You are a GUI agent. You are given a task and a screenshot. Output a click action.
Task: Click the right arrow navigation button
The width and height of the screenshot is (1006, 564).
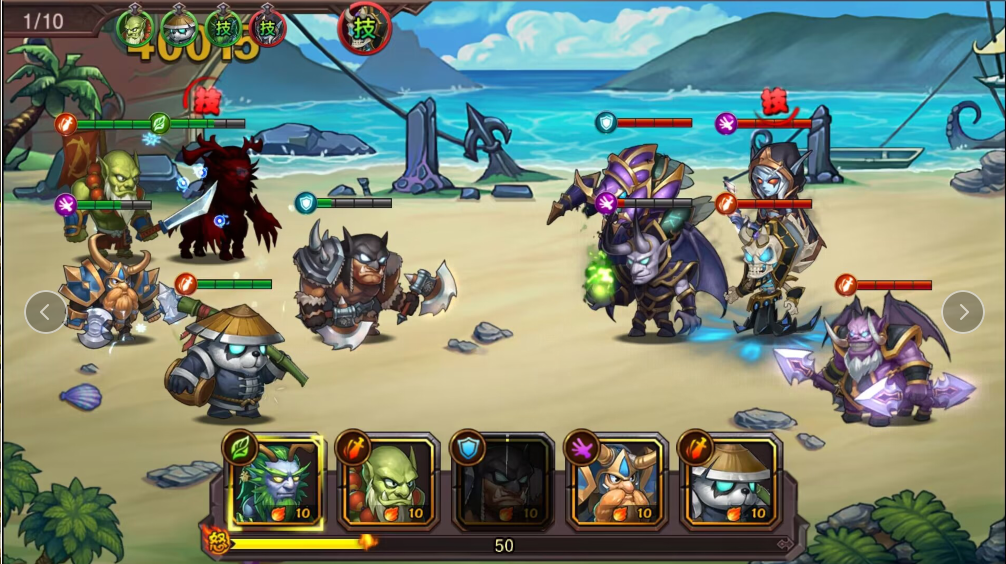[962, 312]
